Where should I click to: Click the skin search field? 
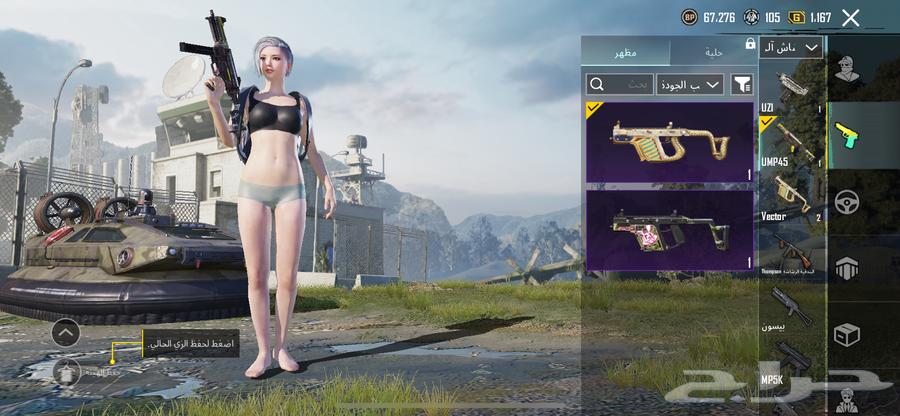click(x=619, y=84)
